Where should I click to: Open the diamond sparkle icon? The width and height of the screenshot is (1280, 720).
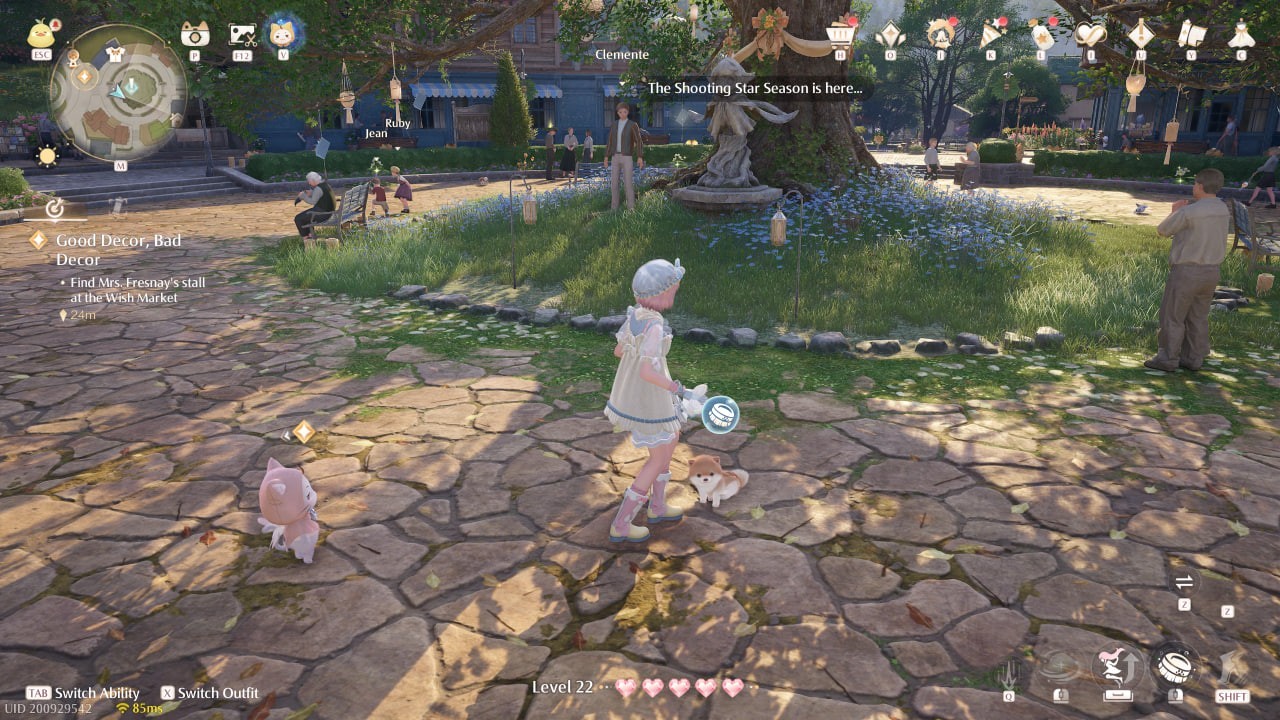(x=889, y=34)
